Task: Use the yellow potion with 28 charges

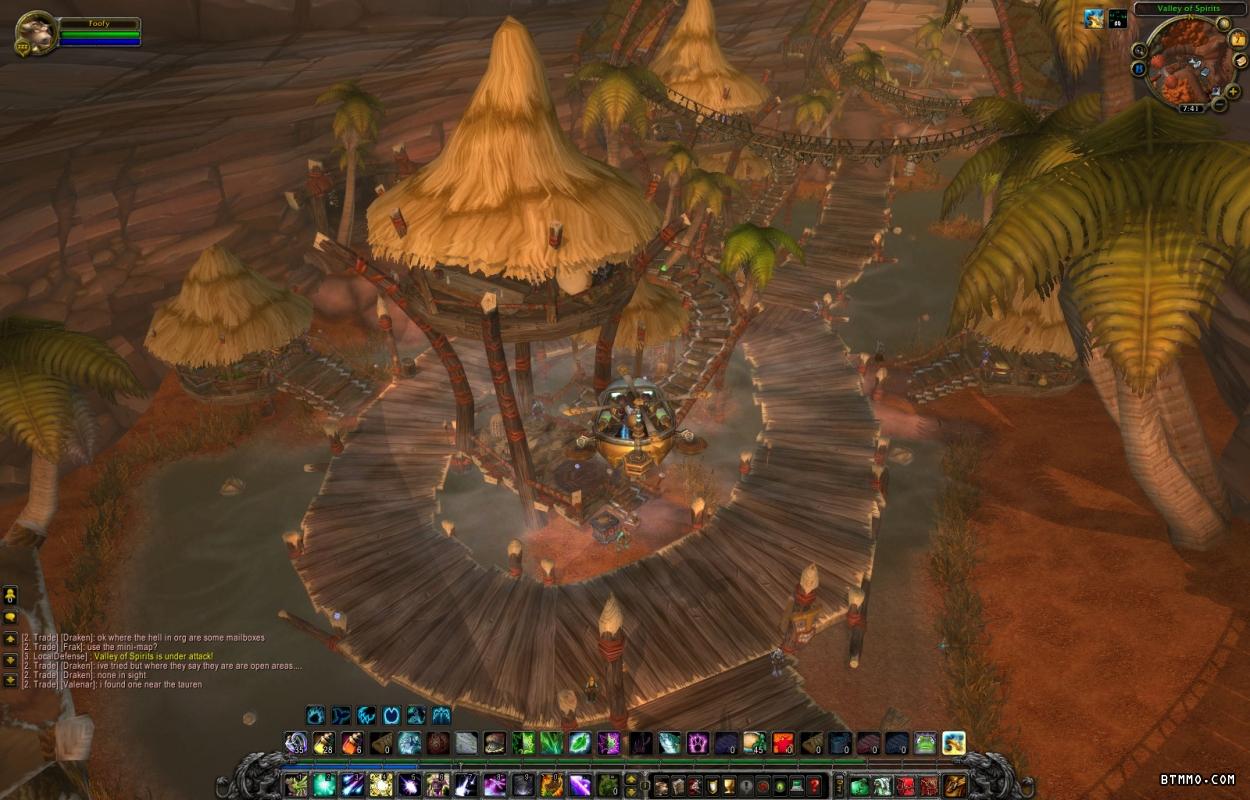Action: pos(324,743)
